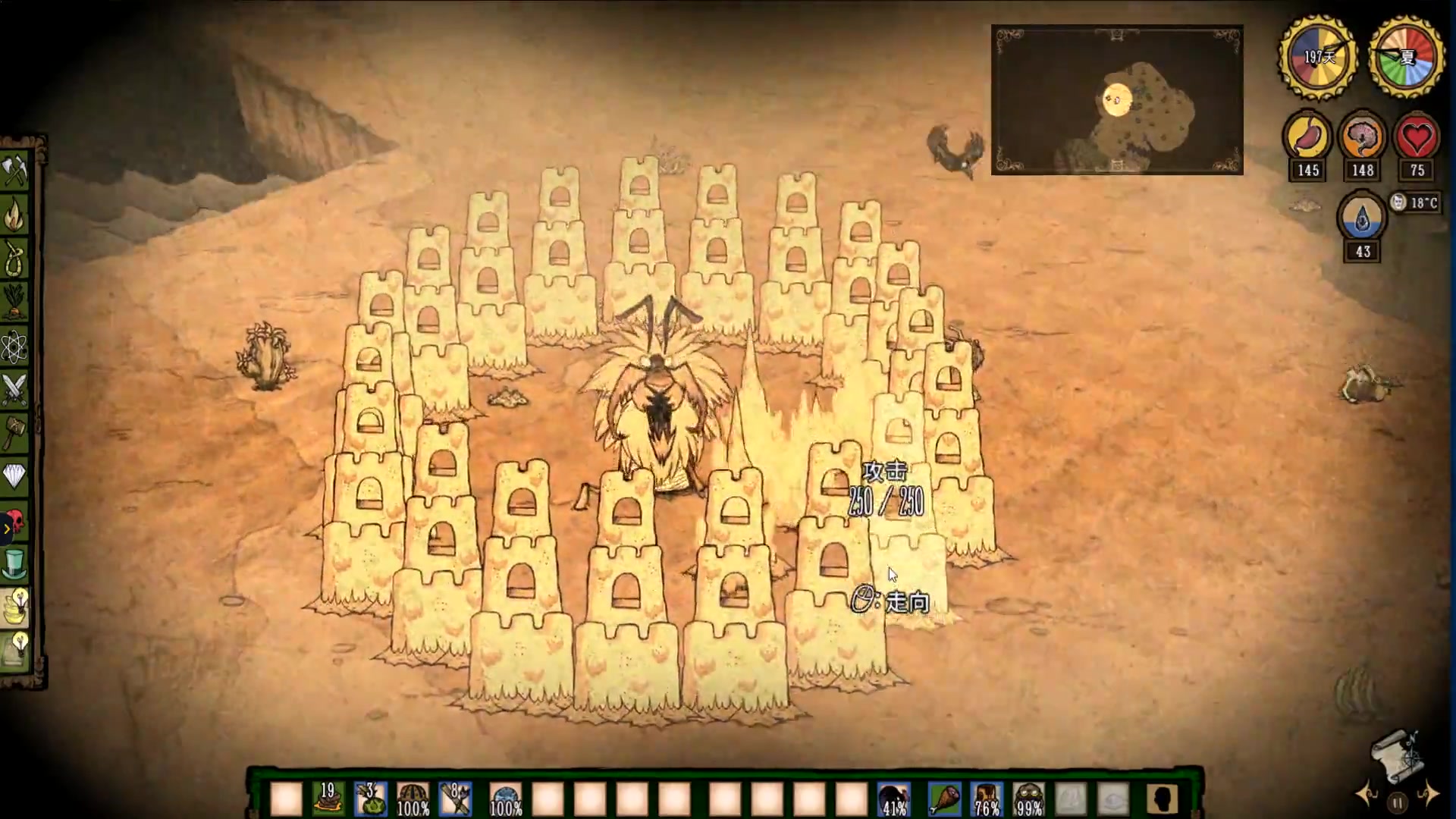Image resolution: width=1456 pixels, height=819 pixels.
Task: Switch to the Food farming crafting tab
Action: point(15,303)
